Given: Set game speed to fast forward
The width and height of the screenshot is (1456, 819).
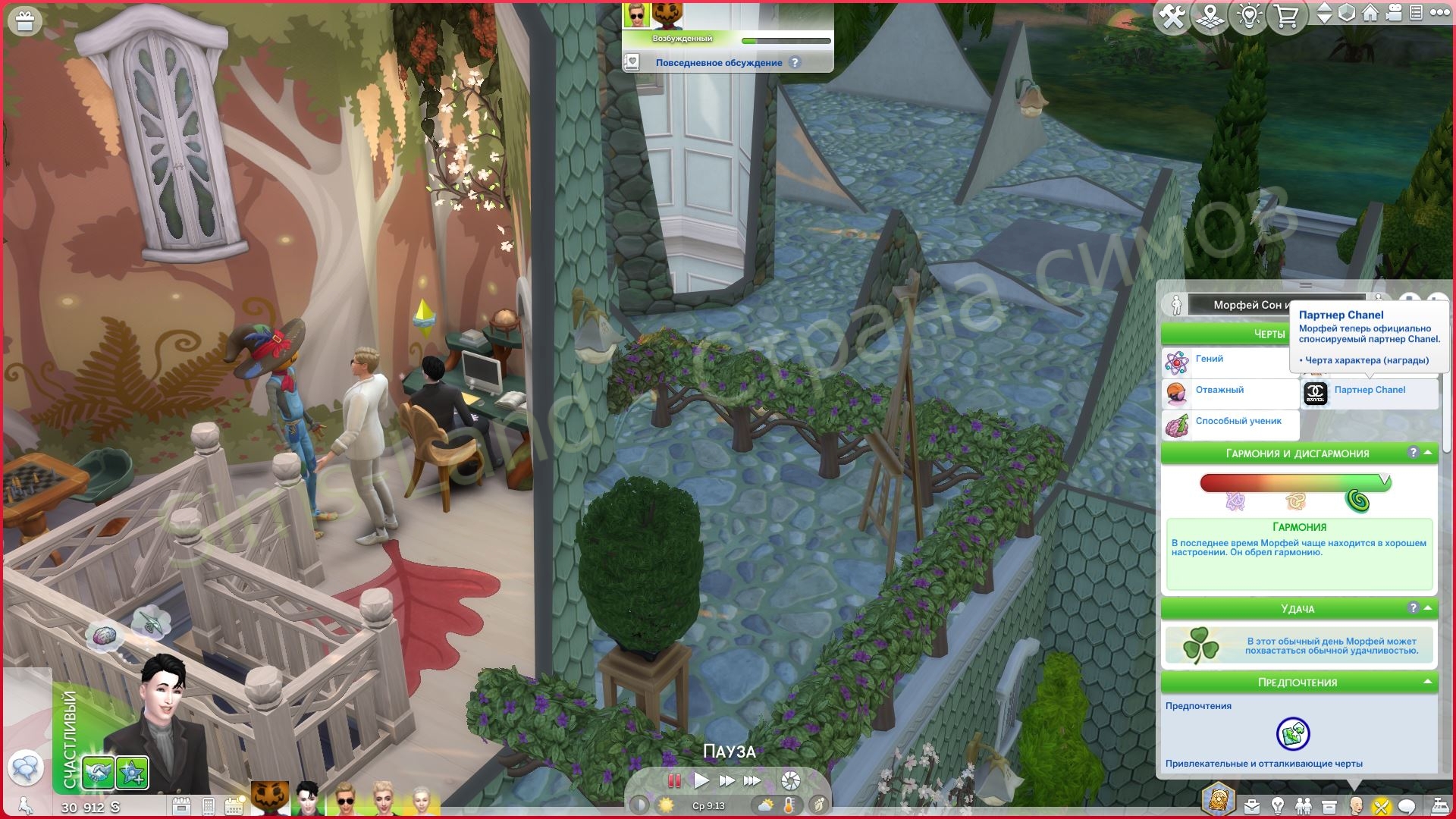Looking at the screenshot, I should coord(726,780).
